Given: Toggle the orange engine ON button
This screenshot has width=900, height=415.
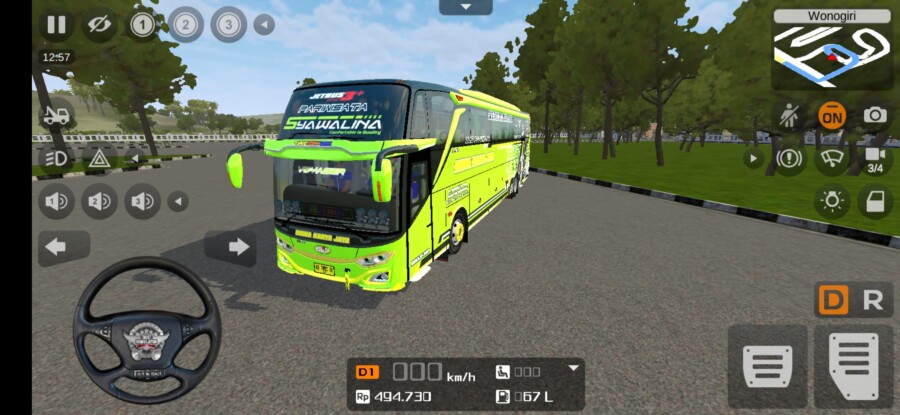Looking at the screenshot, I should pyautogui.click(x=831, y=115).
